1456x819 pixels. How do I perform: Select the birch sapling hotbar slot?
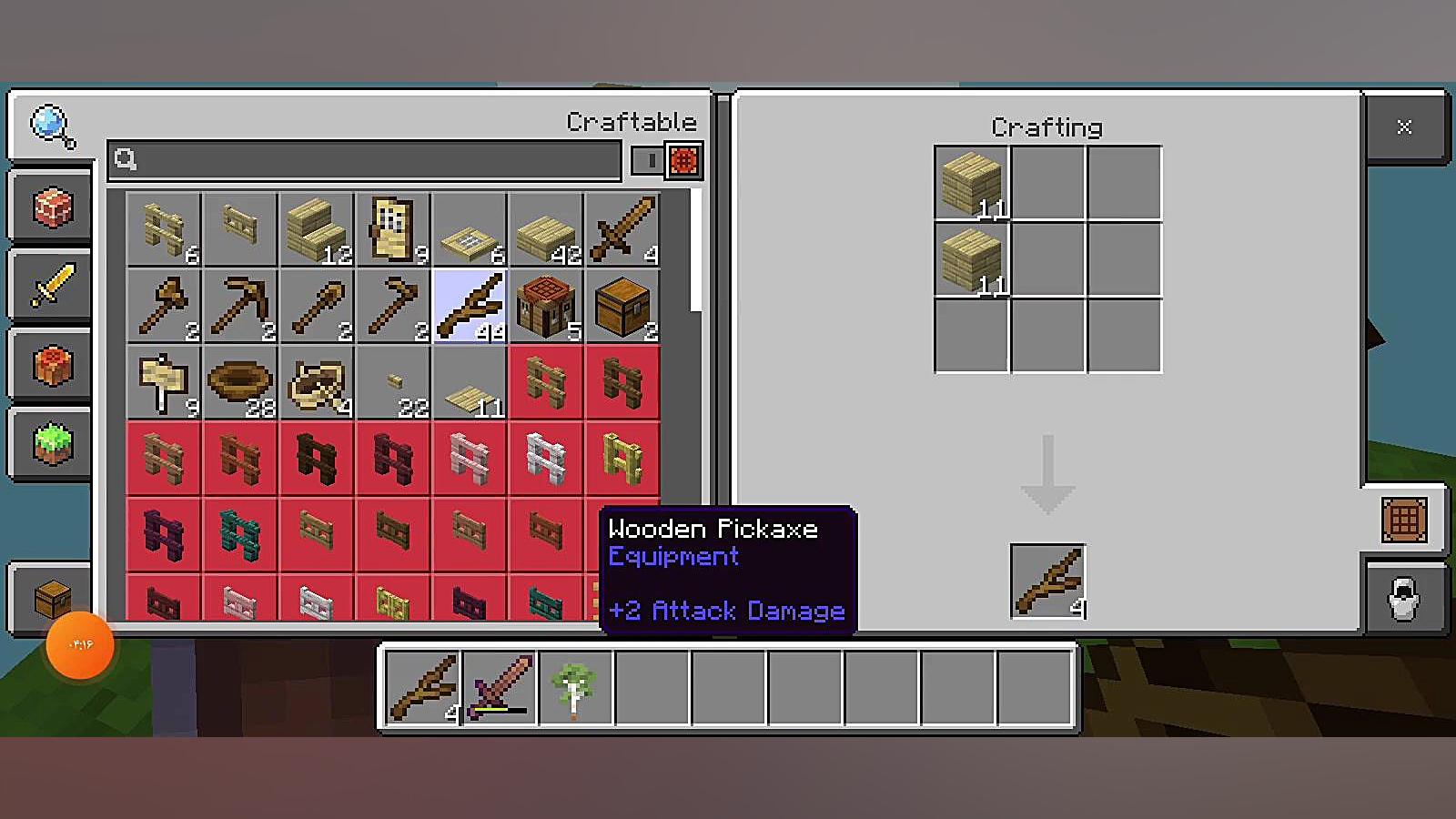575,687
